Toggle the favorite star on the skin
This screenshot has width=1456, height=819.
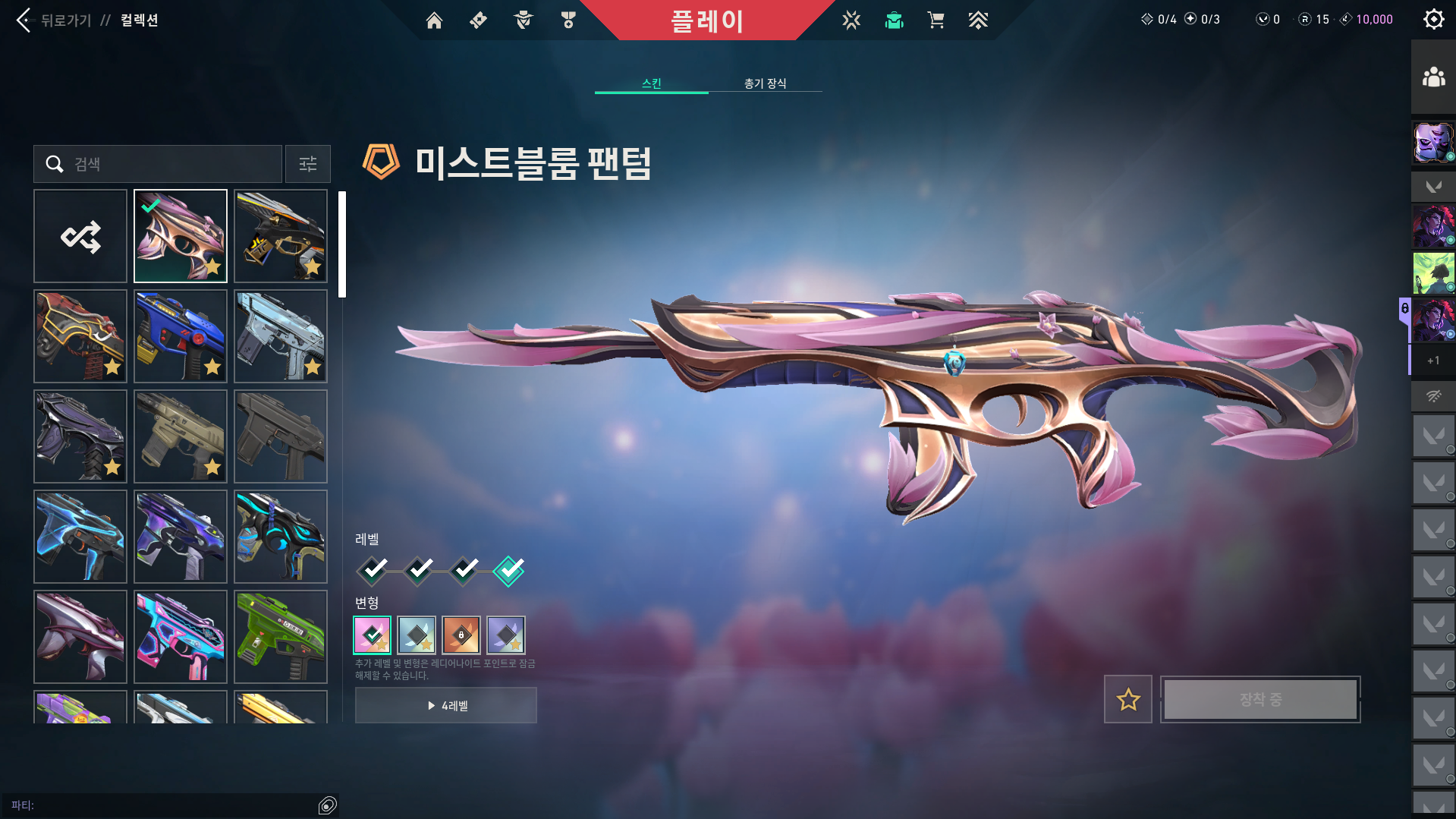(x=1127, y=699)
